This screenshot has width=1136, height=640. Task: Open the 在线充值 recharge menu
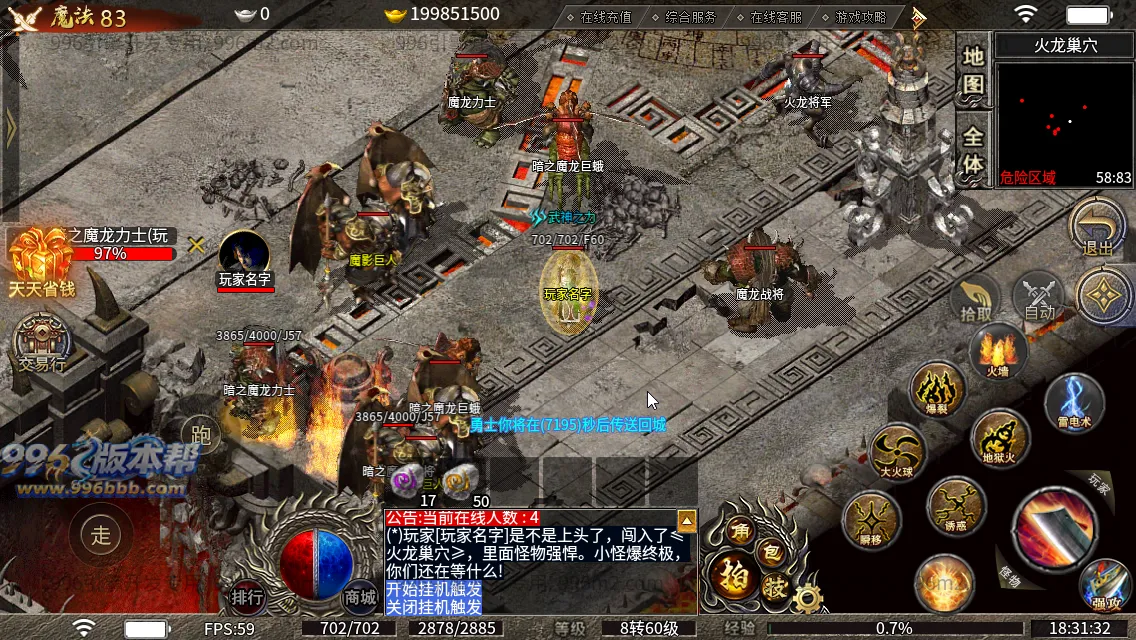tap(605, 16)
